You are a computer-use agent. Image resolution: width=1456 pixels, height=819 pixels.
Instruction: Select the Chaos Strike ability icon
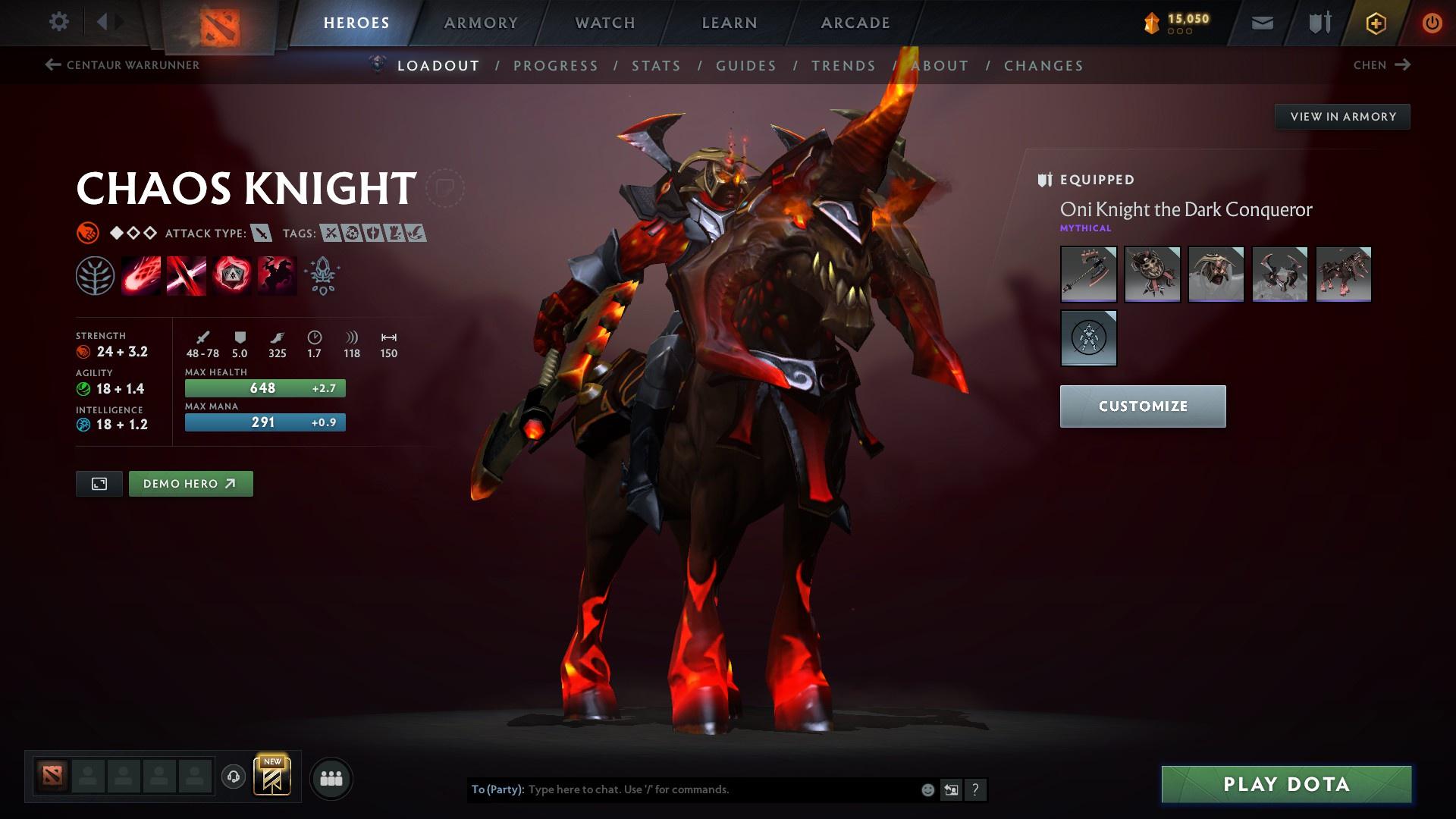click(231, 275)
